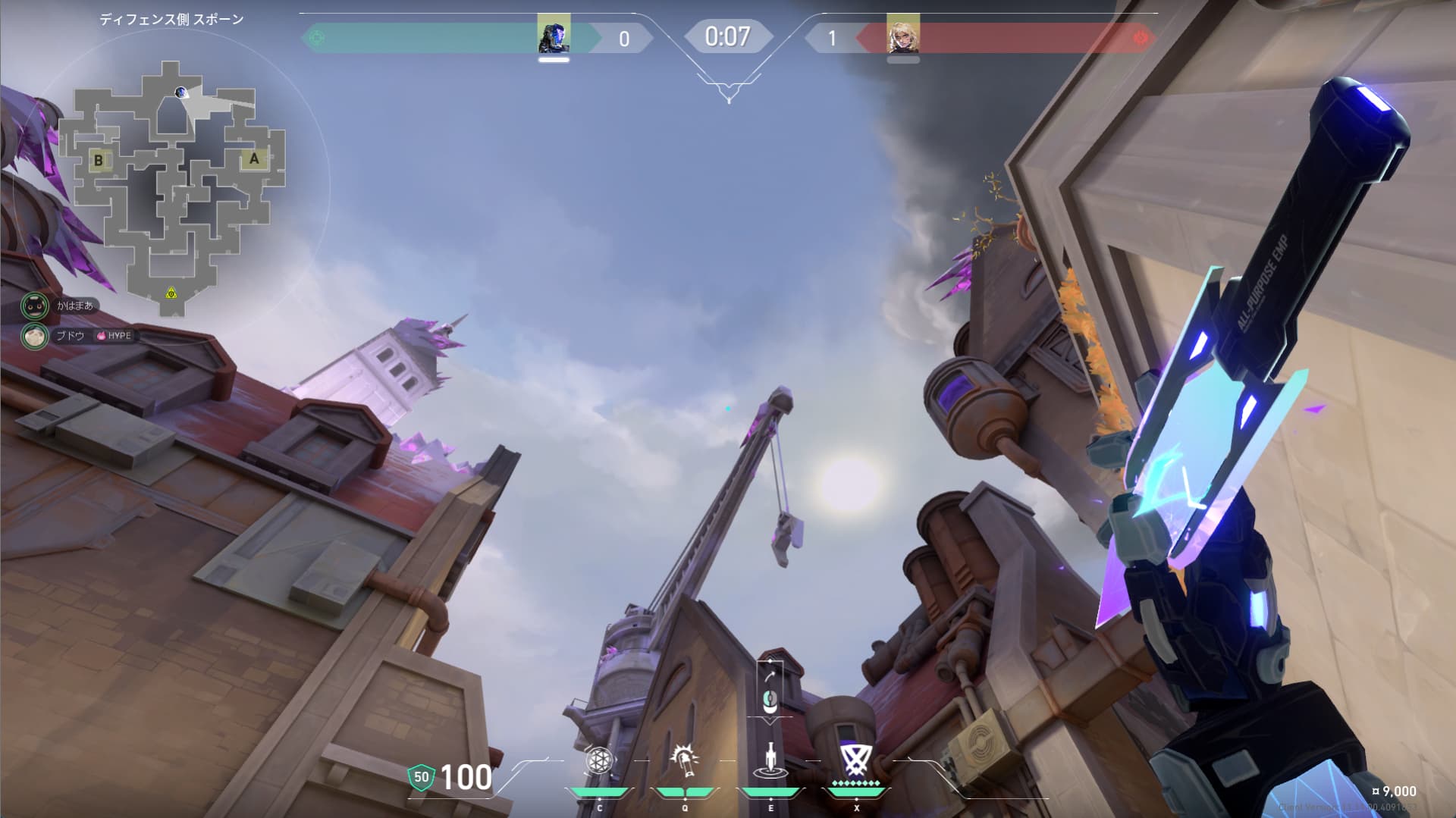Activate the NULL/cmd ultimate ability icon
1456x818 pixels.
(x=855, y=760)
